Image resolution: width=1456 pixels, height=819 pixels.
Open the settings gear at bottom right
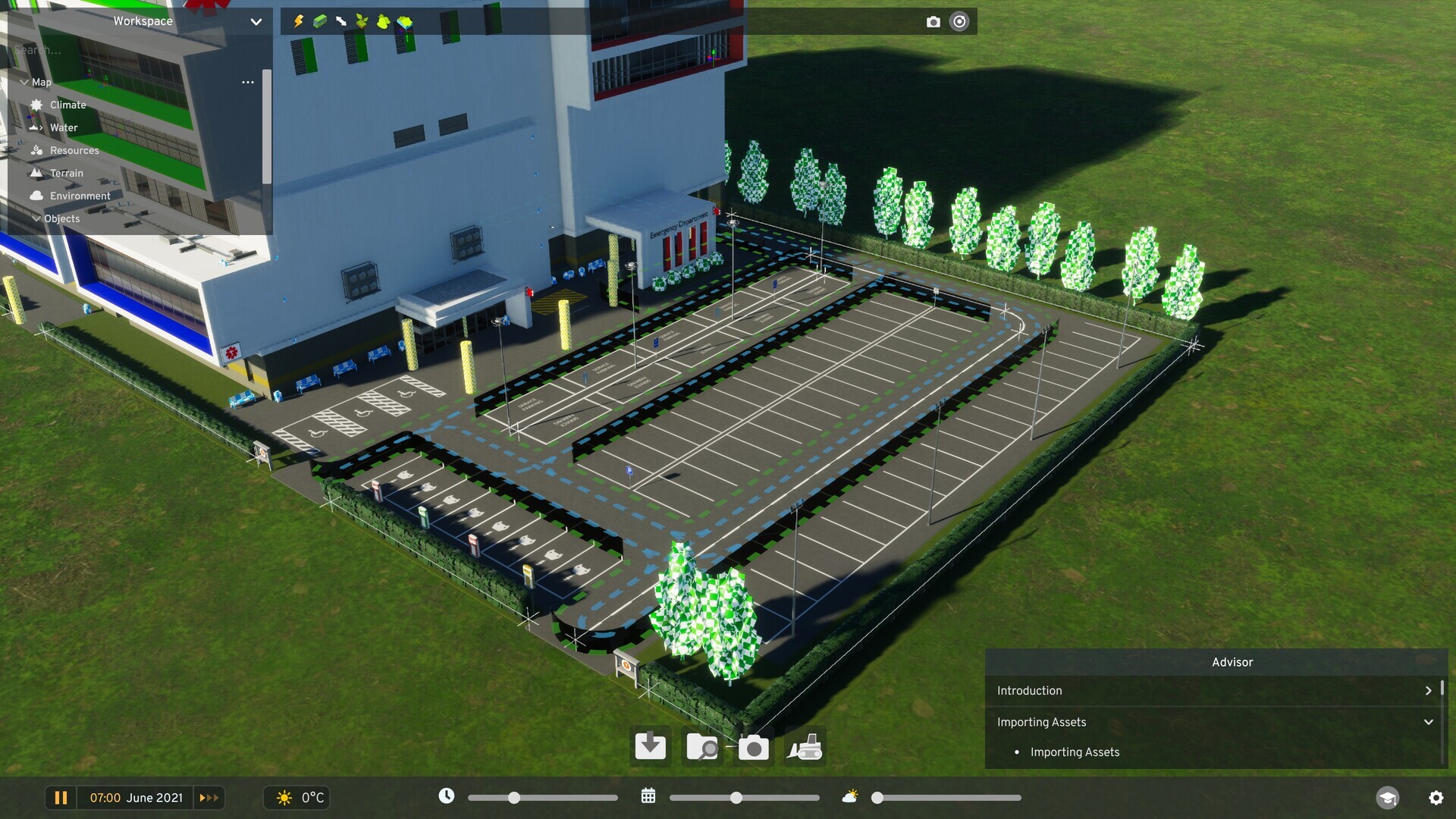pos(1438,798)
